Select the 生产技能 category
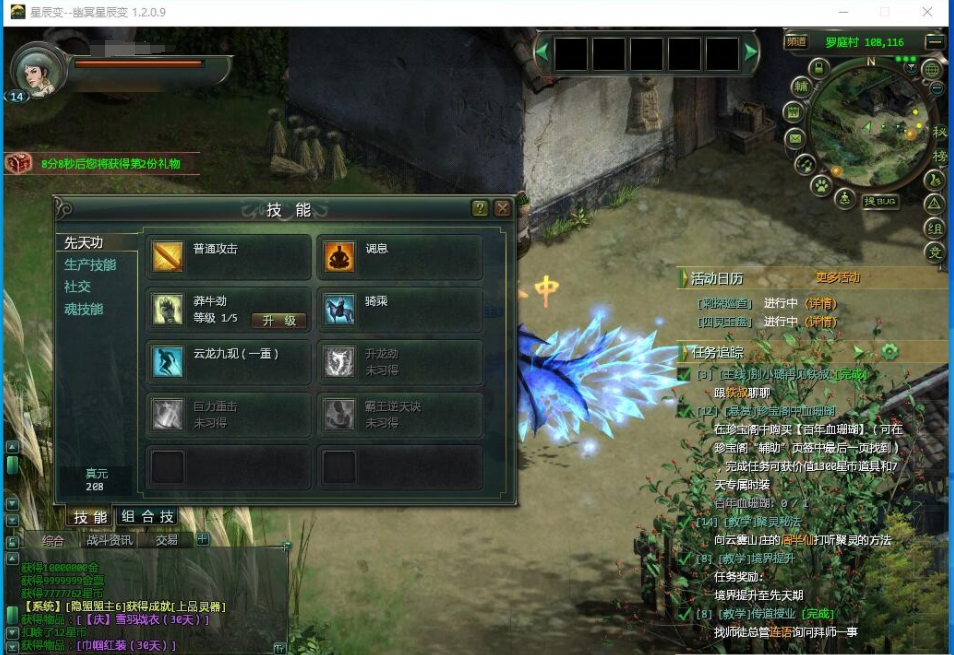Viewport: 954px width, 655px height. coord(90,265)
